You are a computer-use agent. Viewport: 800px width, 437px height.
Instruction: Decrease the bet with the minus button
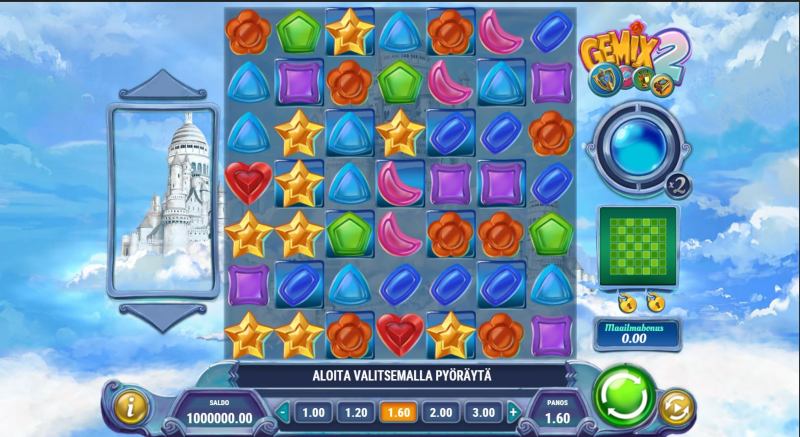tap(283, 411)
